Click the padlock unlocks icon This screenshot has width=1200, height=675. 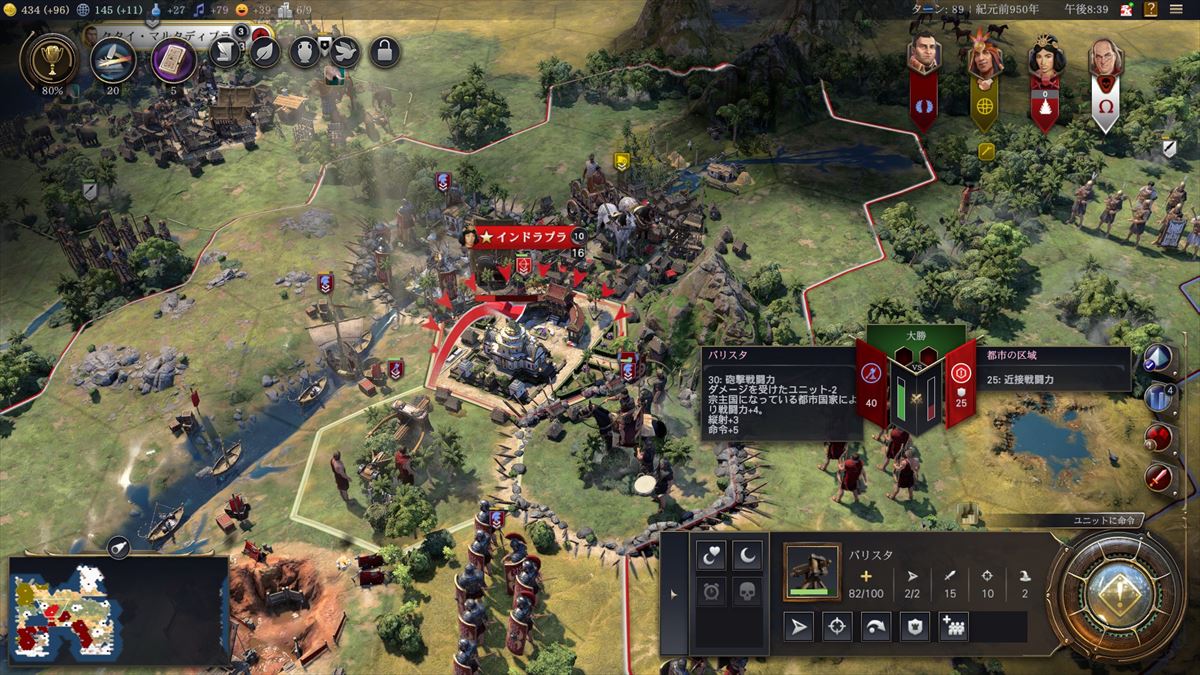pos(383,52)
